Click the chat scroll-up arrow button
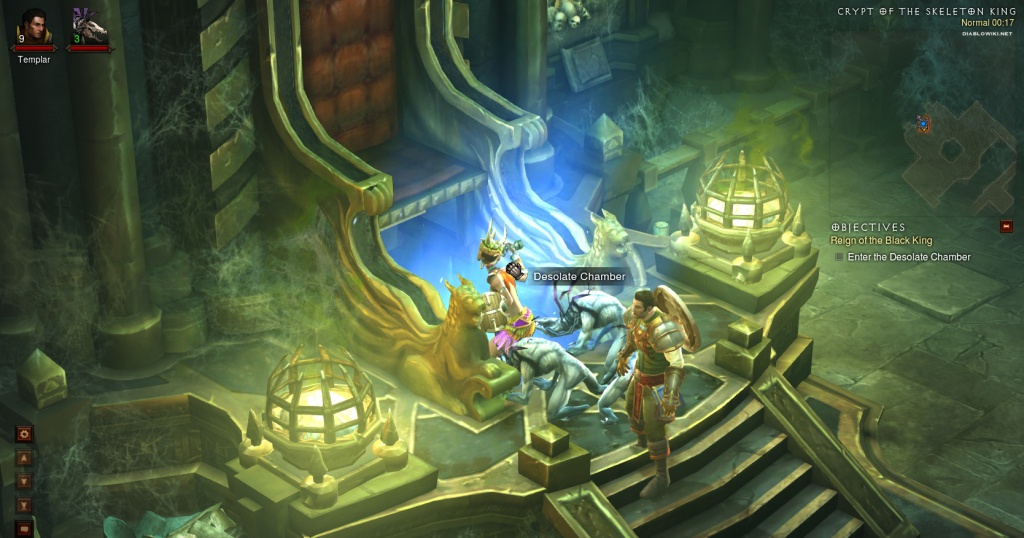Viewport: 1024px width, 538px height. click(25, 459)
